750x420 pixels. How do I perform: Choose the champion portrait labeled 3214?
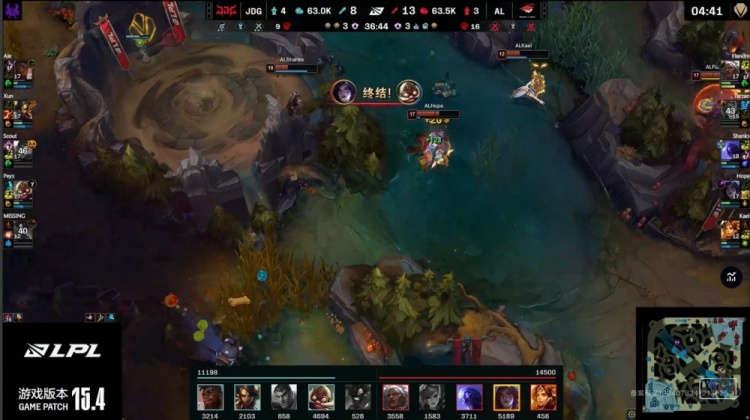tap(210, 396)
